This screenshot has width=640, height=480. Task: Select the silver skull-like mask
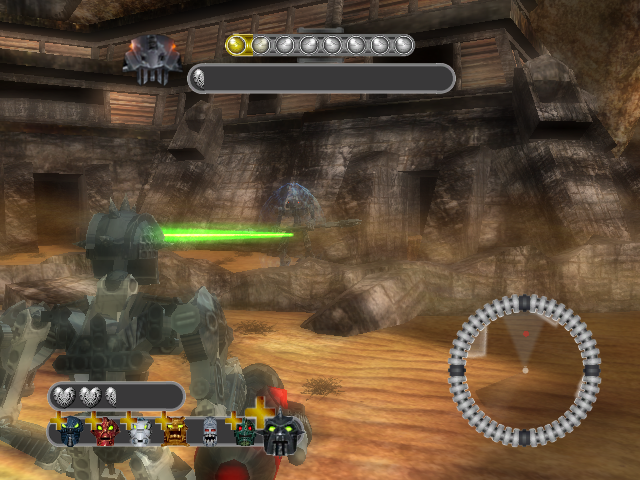tap(210, 431)
